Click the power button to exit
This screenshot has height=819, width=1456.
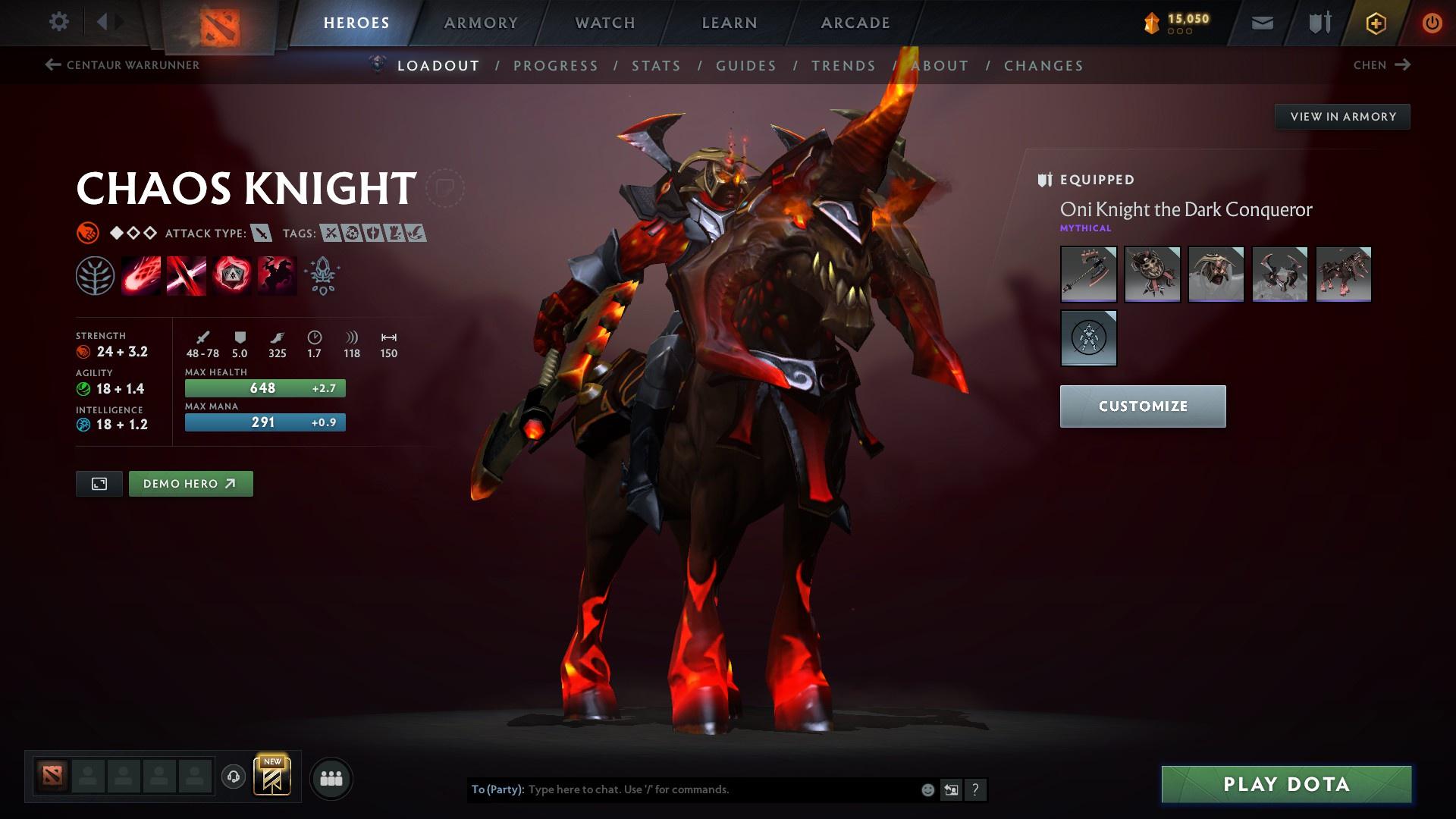(1432, 22)
